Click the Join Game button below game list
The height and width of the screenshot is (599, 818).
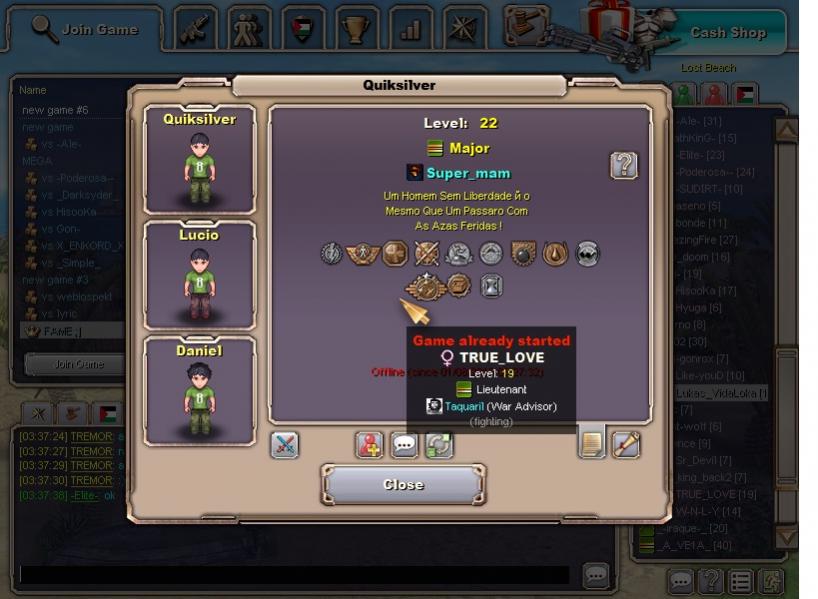click(x=78, y=364)
